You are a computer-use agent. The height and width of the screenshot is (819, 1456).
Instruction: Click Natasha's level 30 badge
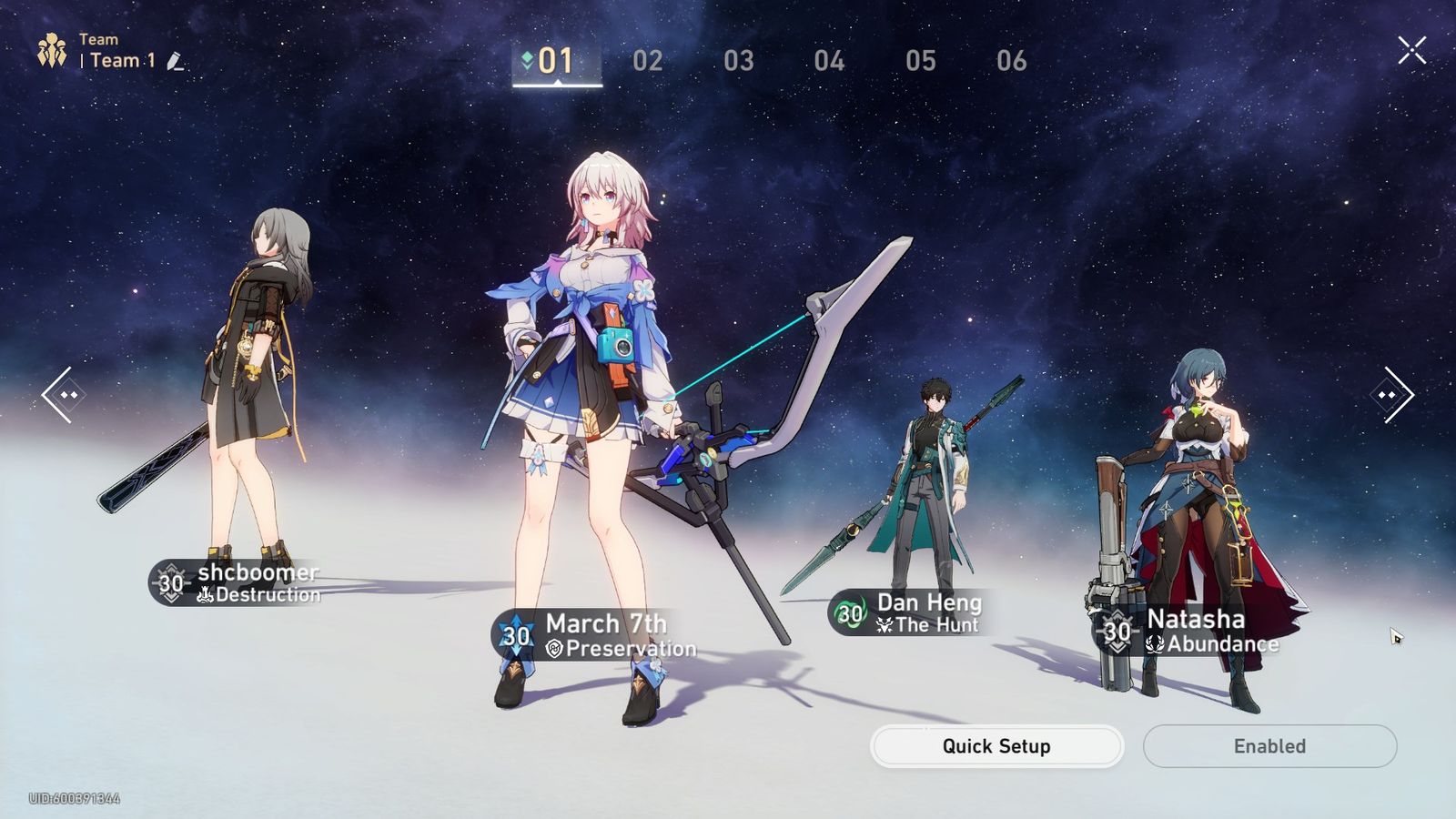(x=1117, y=632)
